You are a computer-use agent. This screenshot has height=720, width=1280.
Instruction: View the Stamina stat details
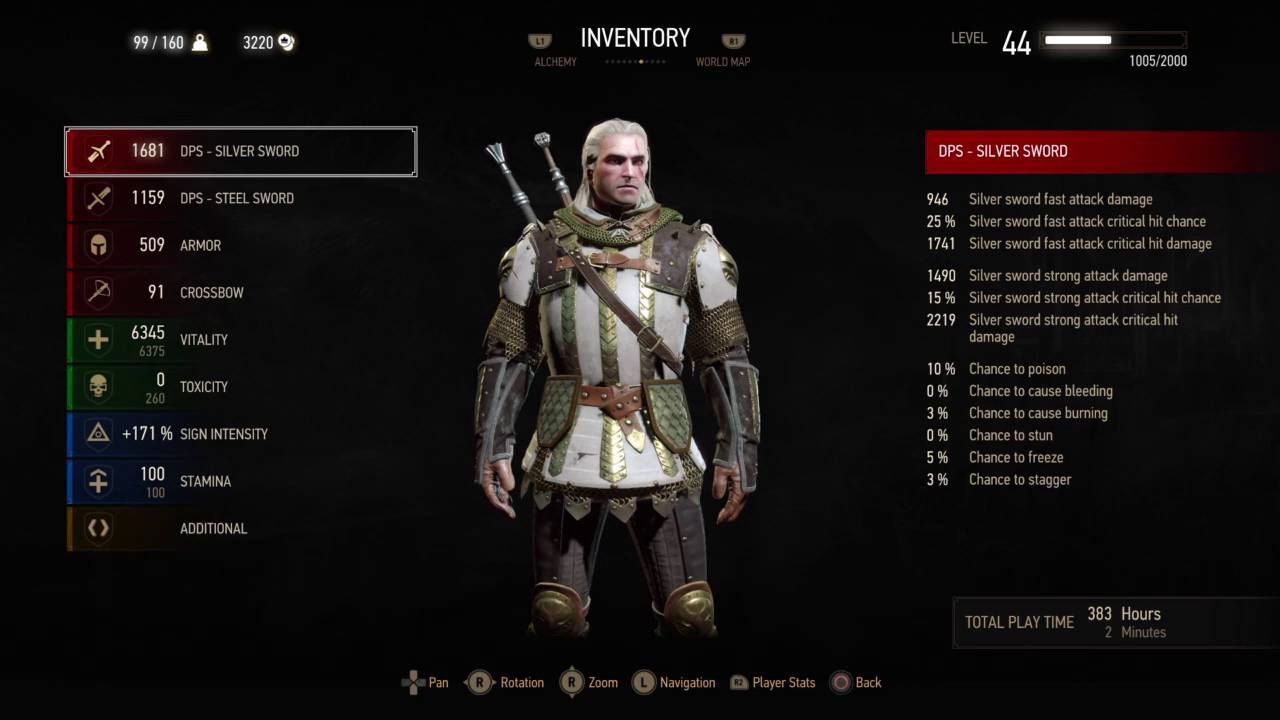click(x=240, y=481)
